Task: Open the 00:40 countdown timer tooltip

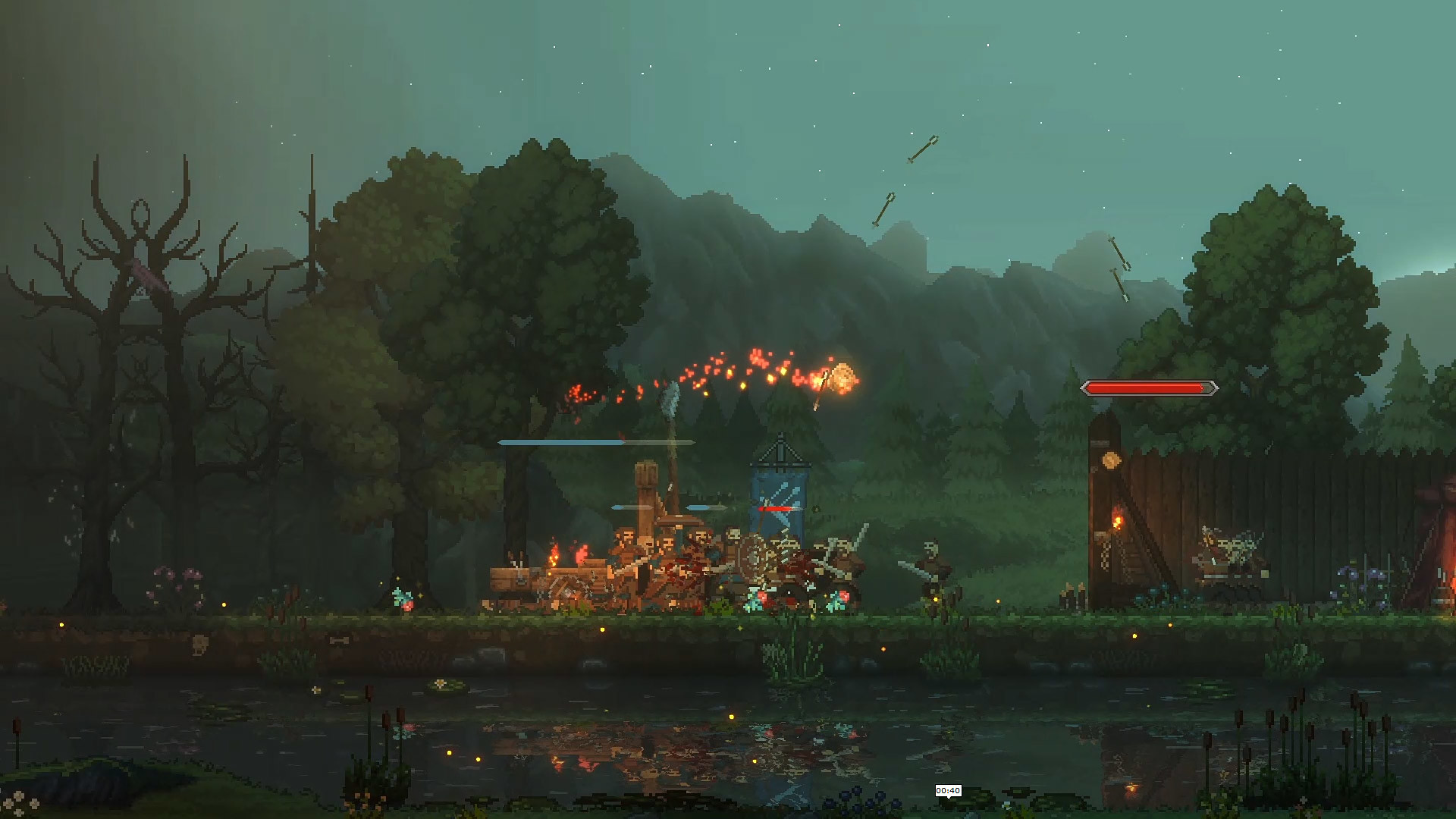Action: coord(949,790)
